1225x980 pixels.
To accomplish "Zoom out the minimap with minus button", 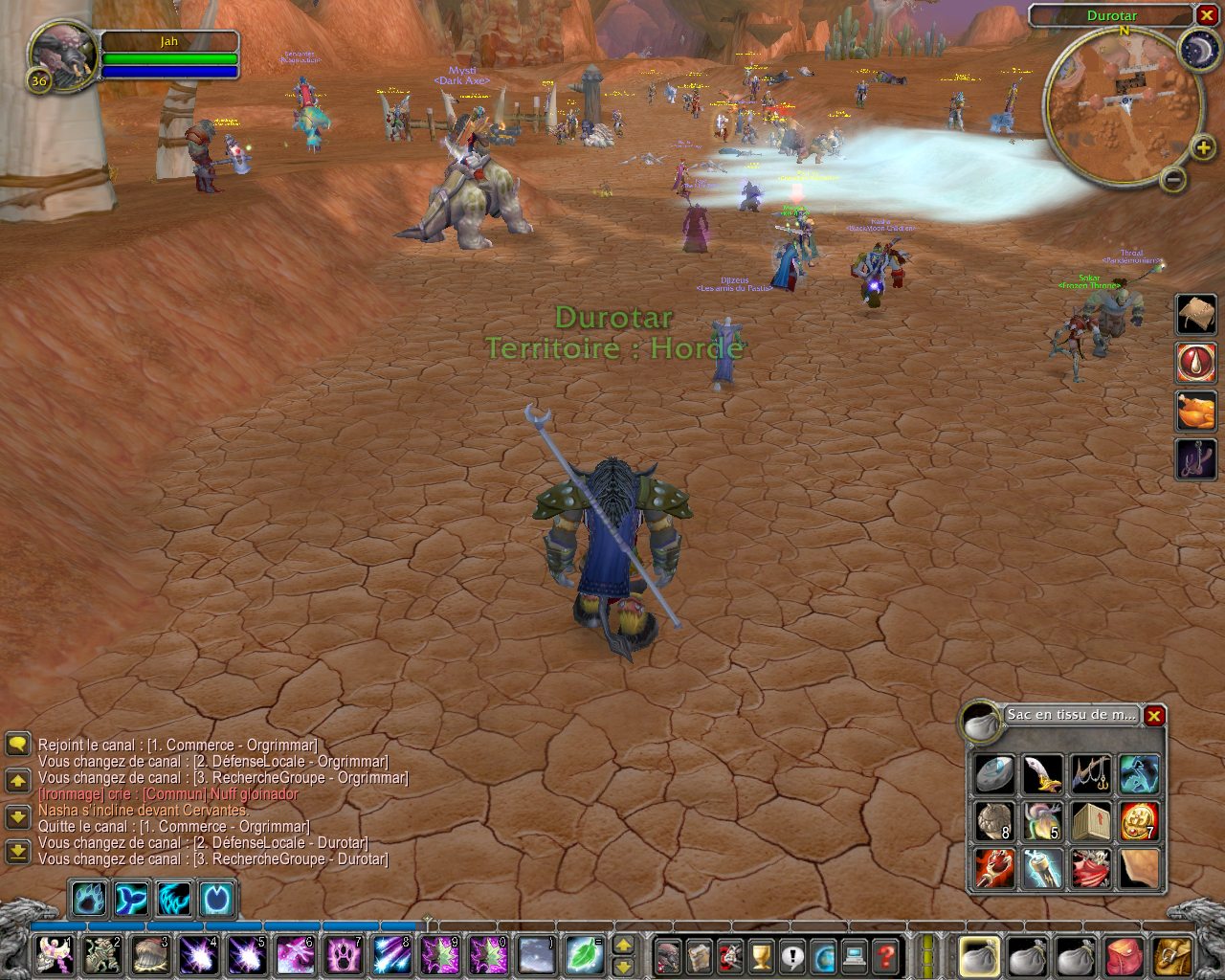I will point(1174,179).
